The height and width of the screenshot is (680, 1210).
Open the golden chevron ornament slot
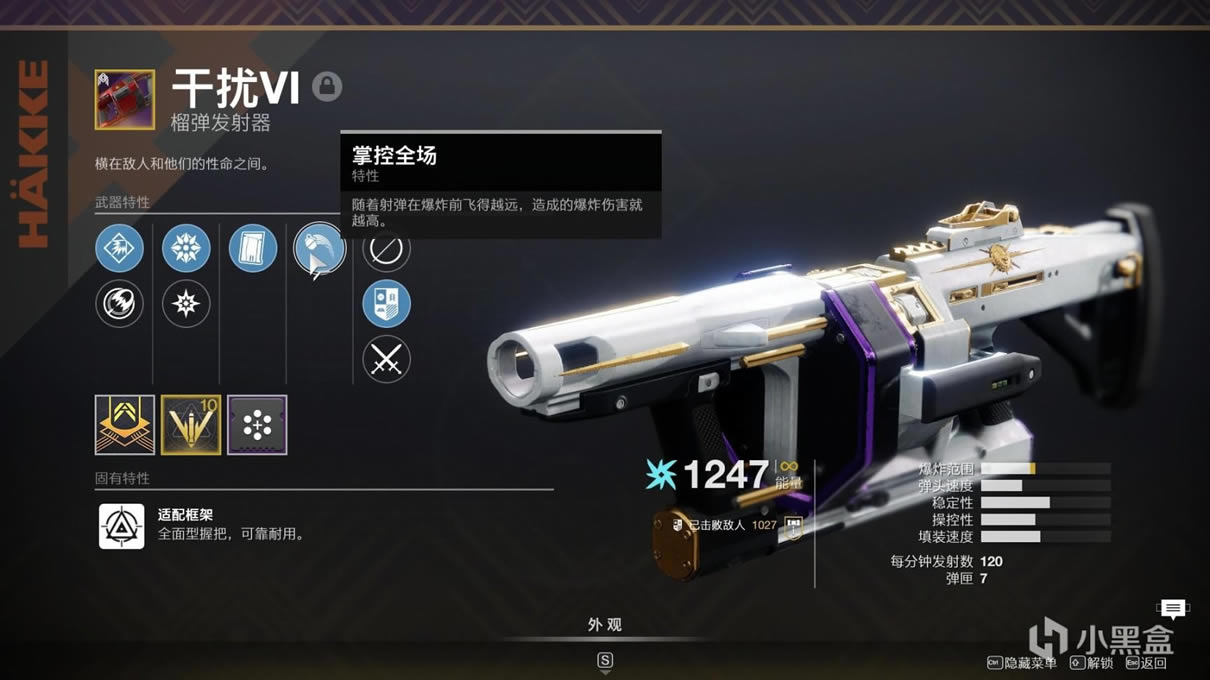(125, 425)
